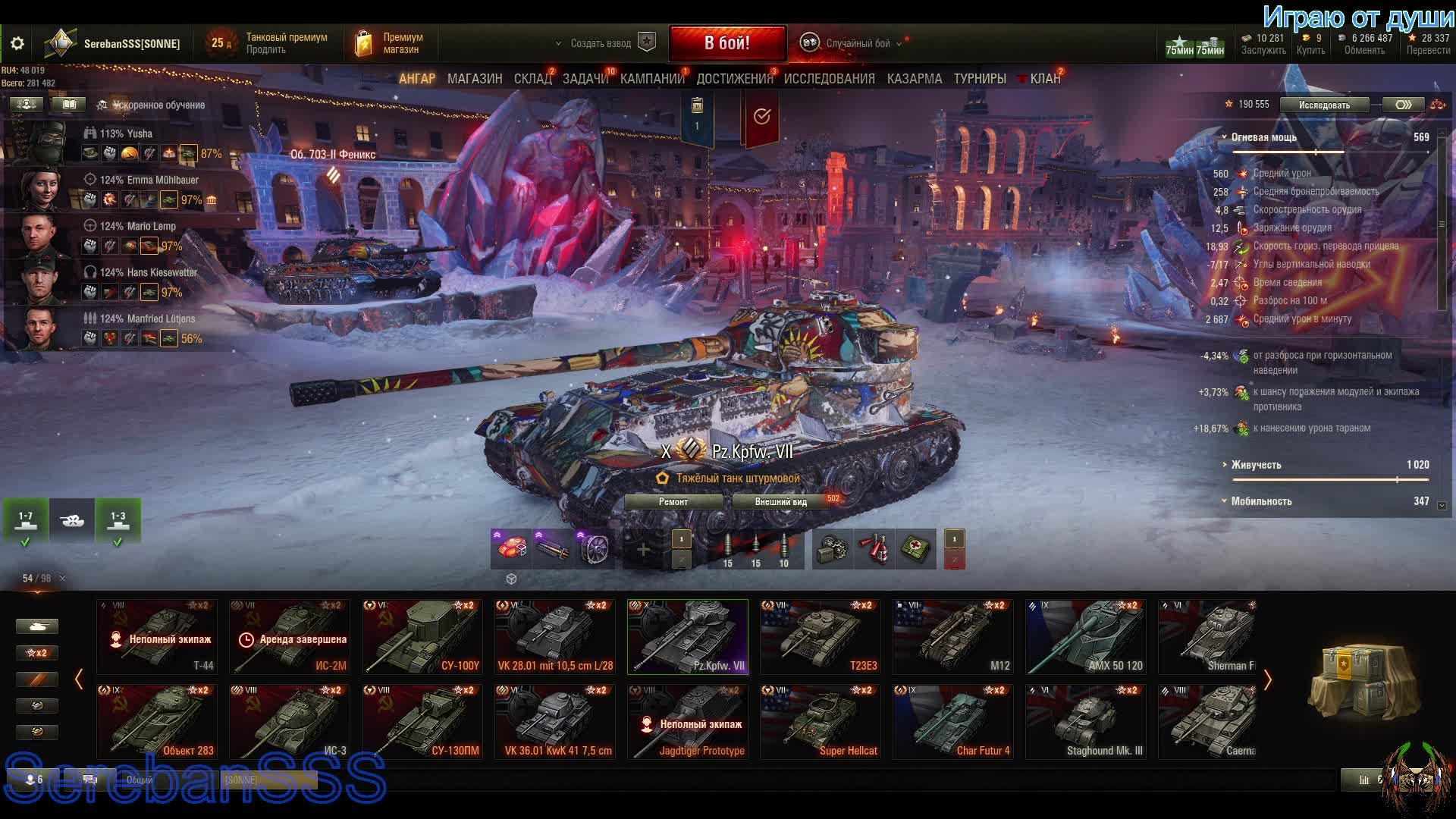Pick the Объект 283 tank card
The width and height of the screenshot is (1456, 819).
157,722
